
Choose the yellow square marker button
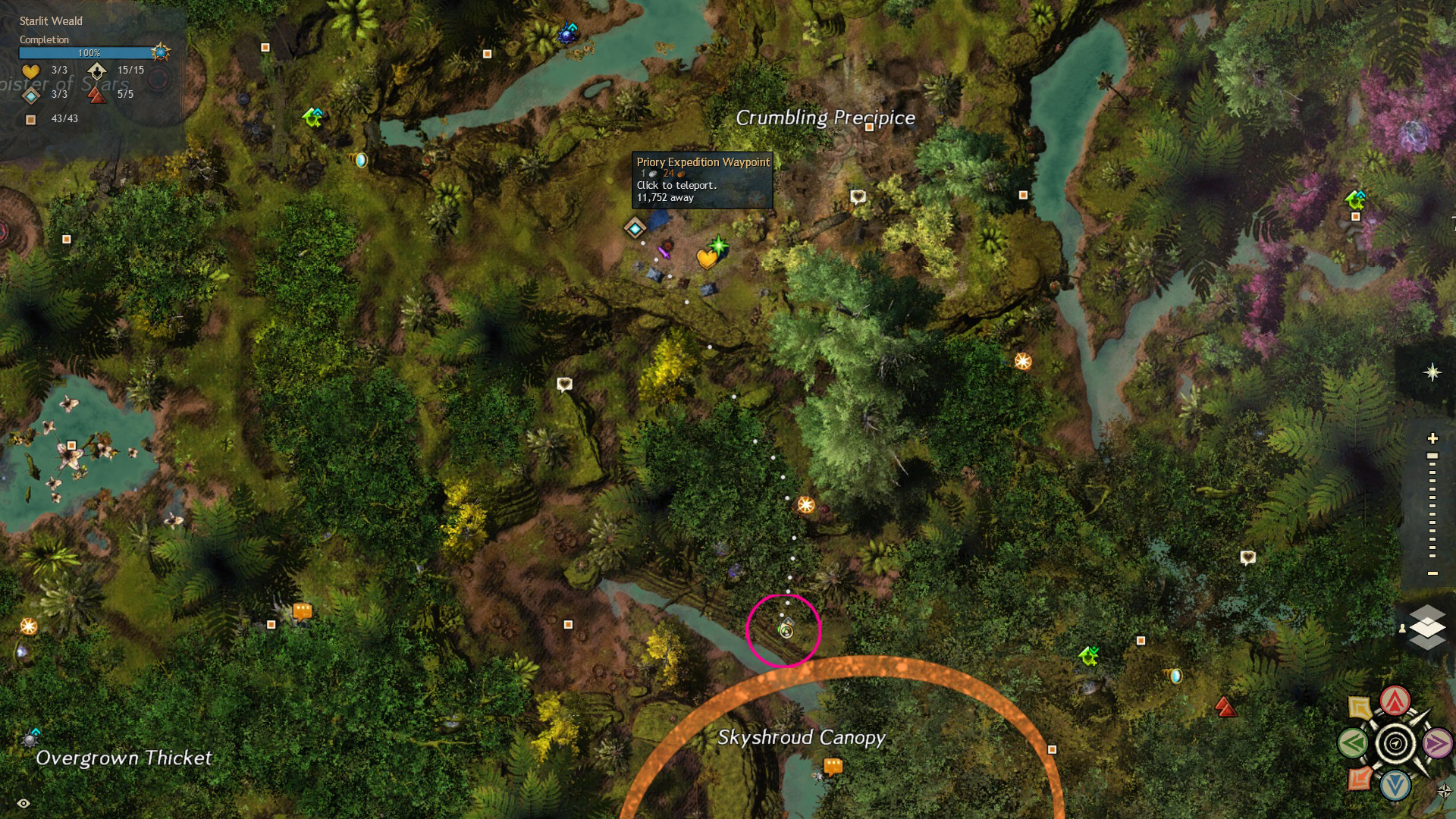[x=1360, y=708]
